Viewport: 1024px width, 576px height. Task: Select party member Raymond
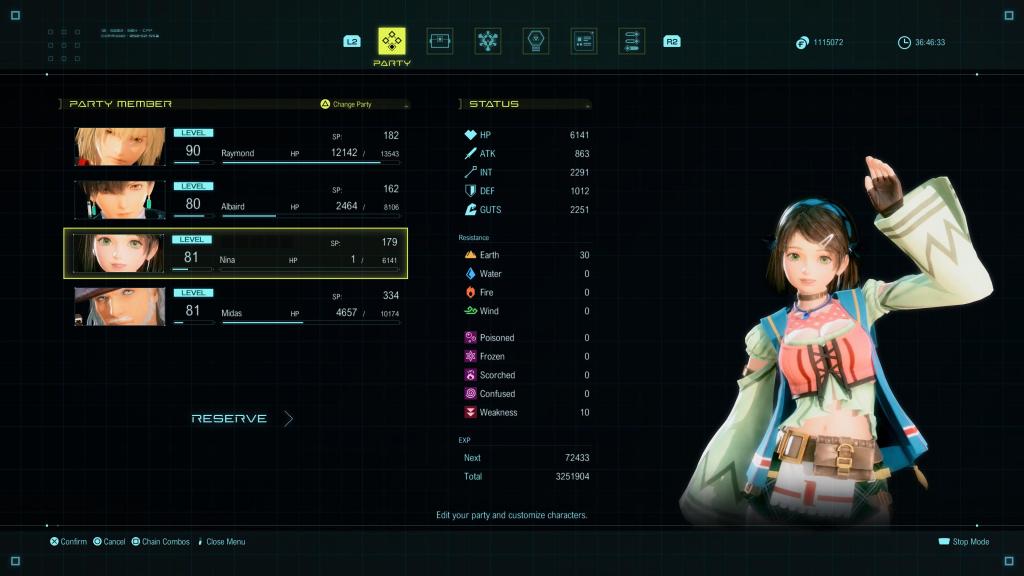click(x=236, y=146)
